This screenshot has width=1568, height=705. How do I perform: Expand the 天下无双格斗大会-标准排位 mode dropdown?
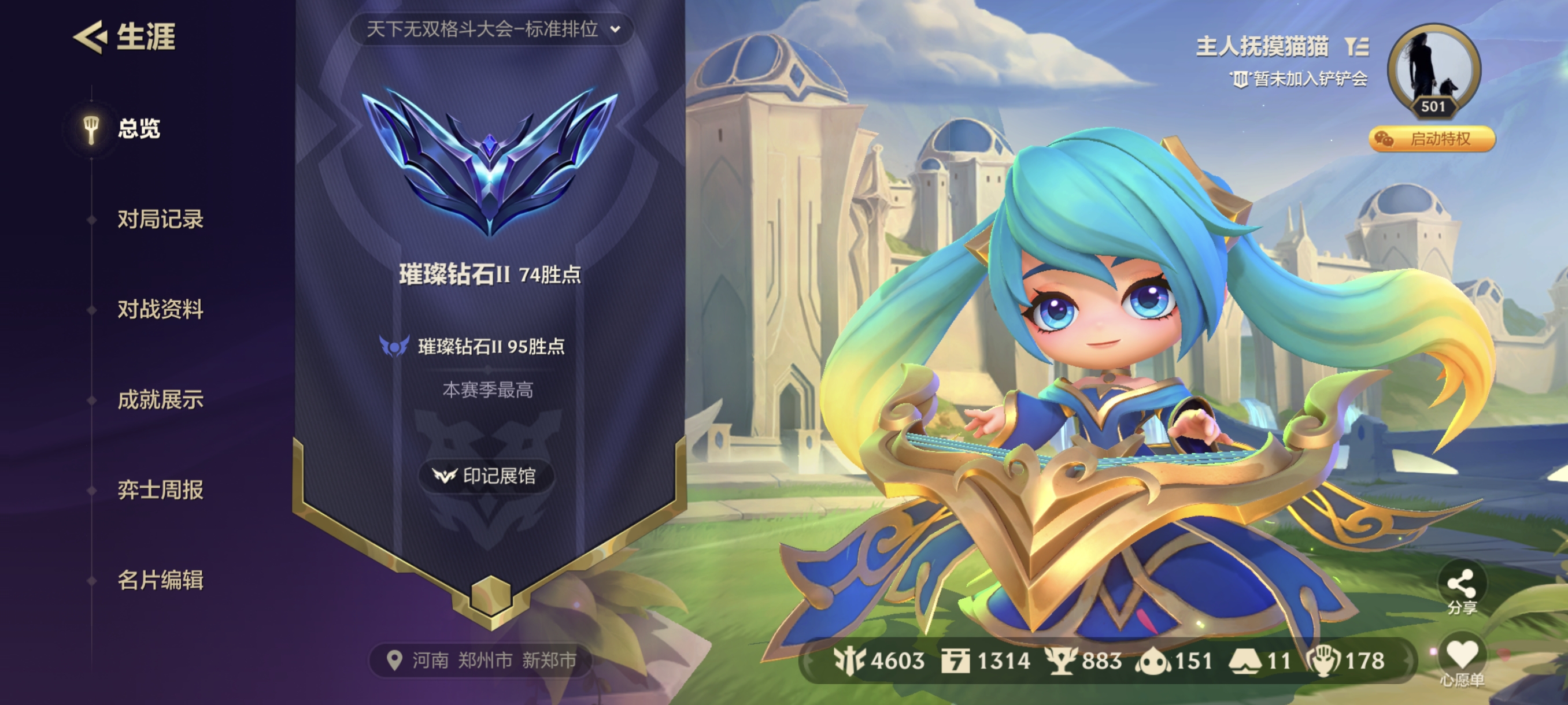coord(493,28)
